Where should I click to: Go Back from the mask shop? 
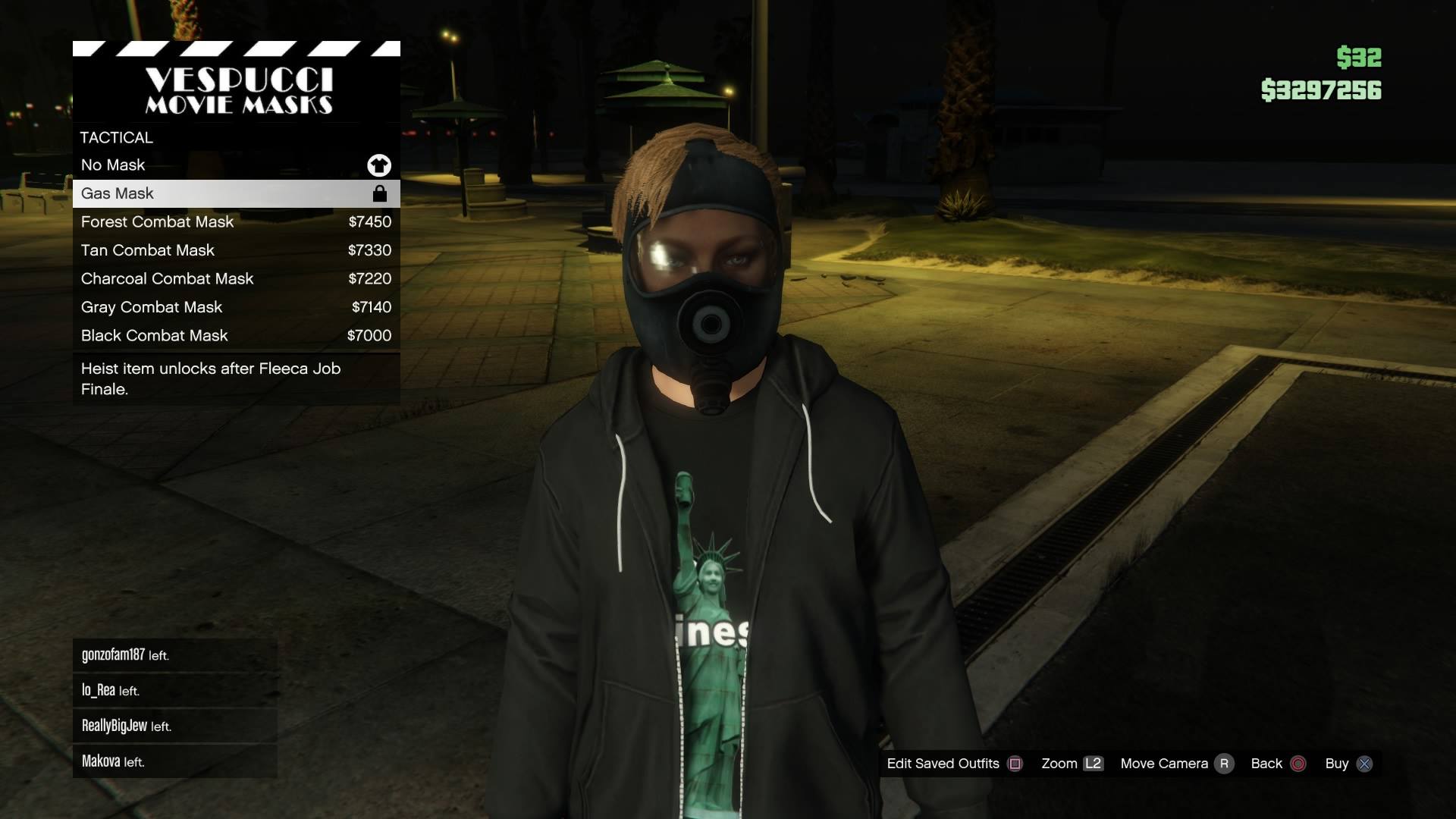[x=1278, y=764]
